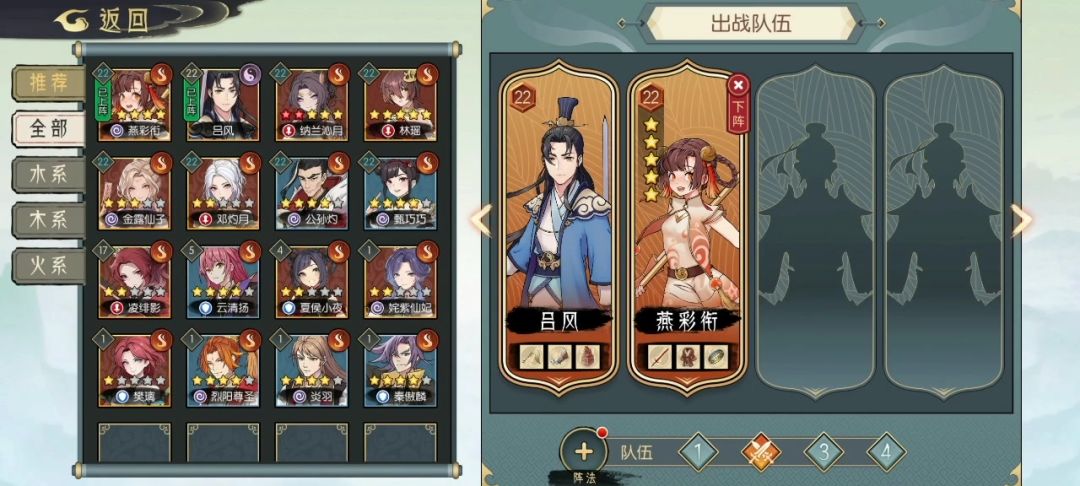Show next lineup page with right arrow

point(1021,221)
